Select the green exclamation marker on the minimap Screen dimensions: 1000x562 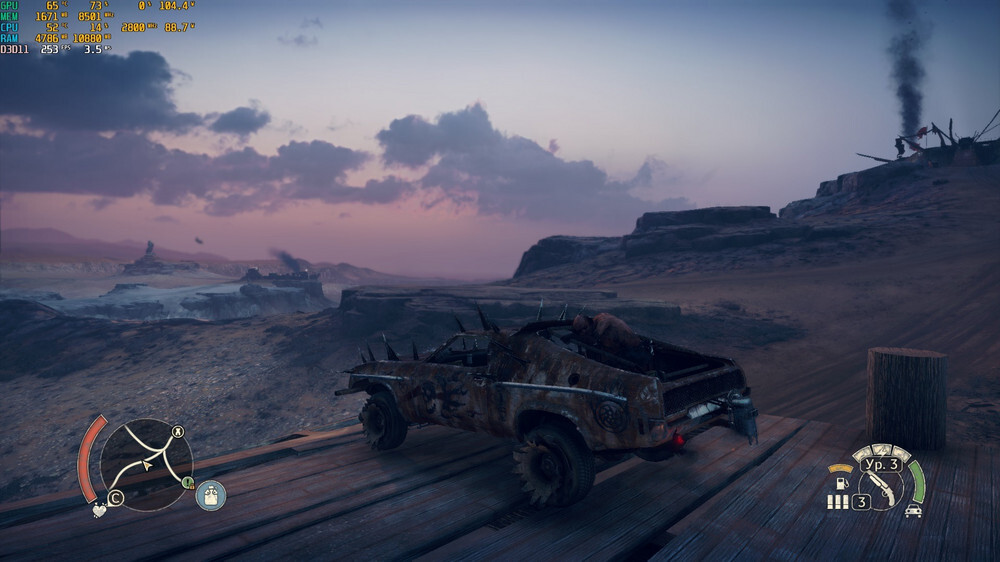click(x=187, y=483)
